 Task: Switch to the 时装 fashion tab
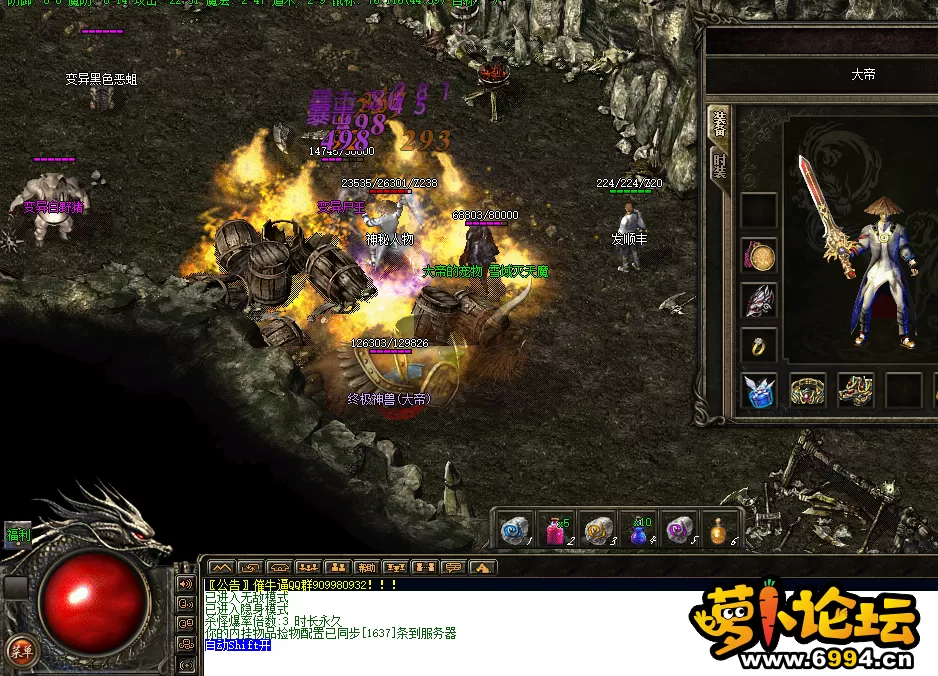pyautogui.click(x=719, y=164)
